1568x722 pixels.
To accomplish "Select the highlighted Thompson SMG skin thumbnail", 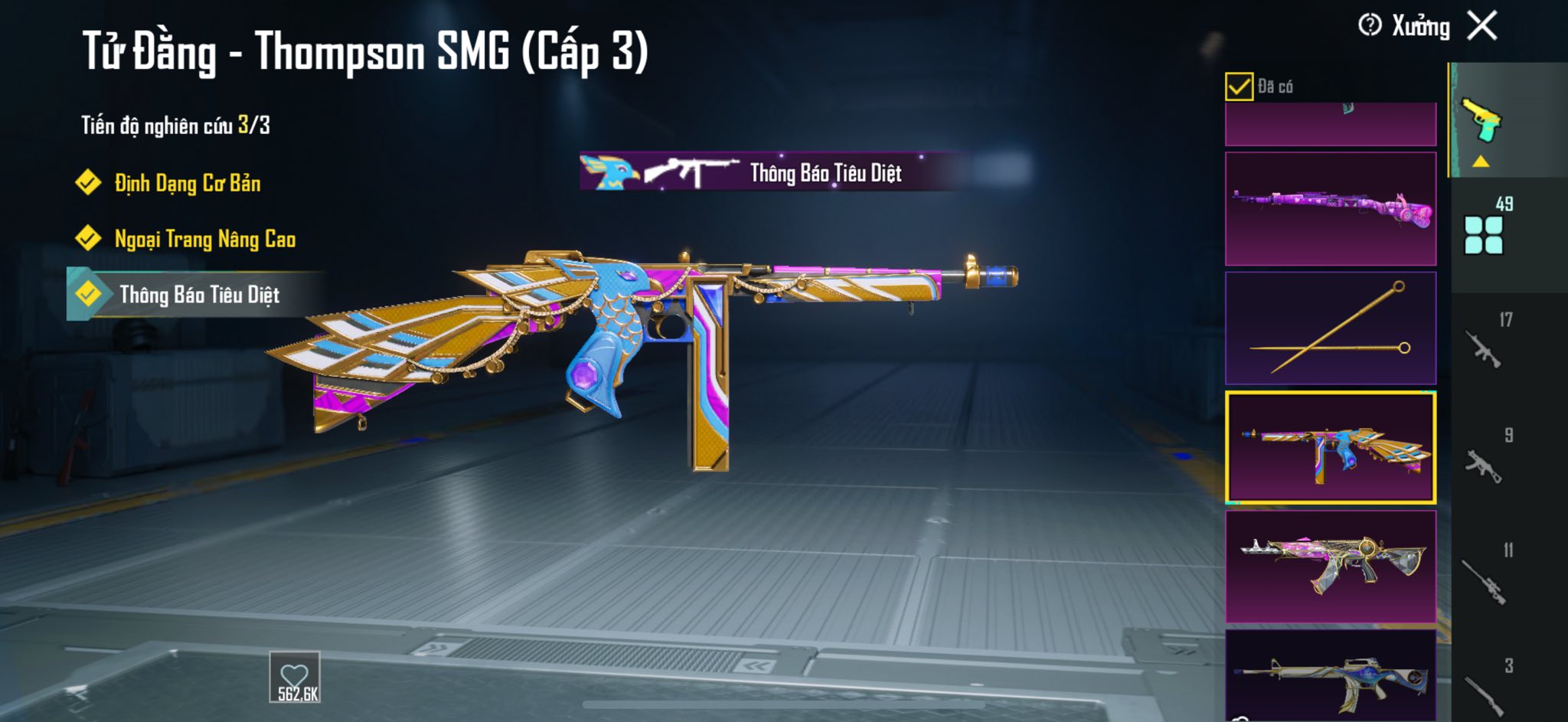I will [x=1330, y=447].
